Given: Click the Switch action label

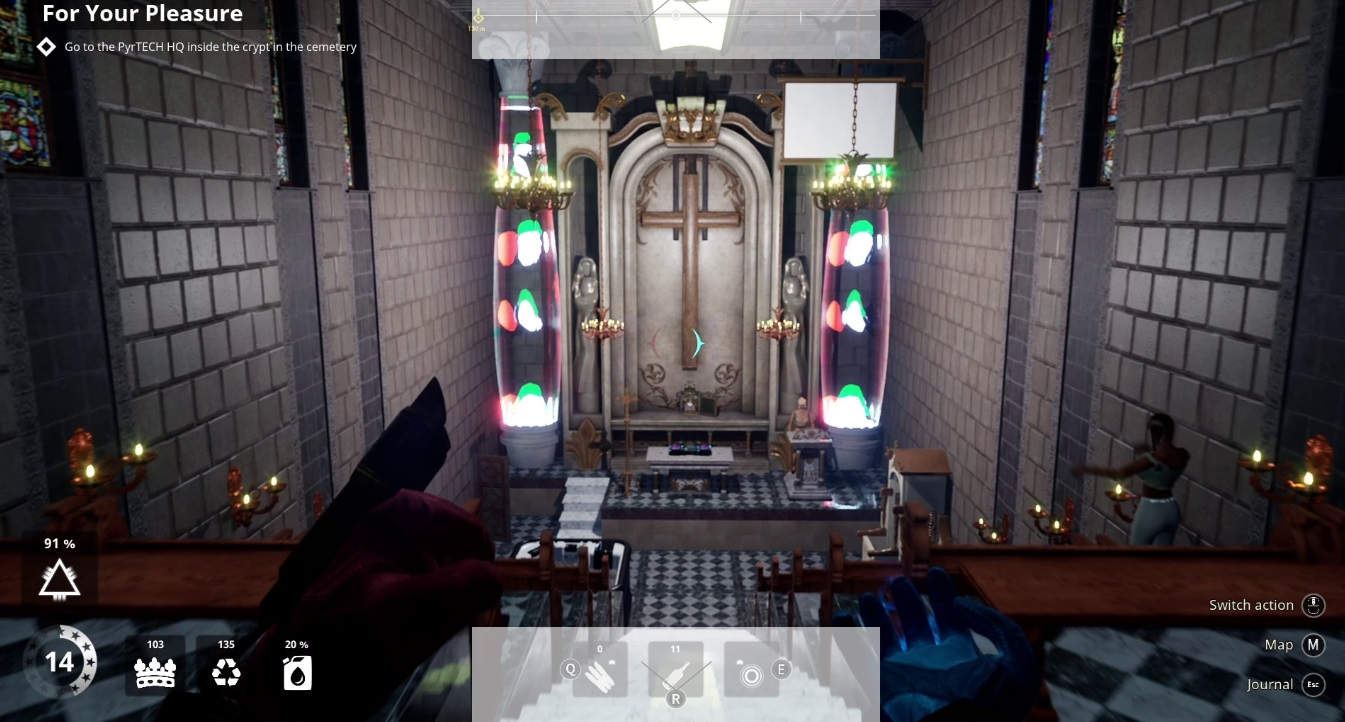Looking at the screenshot, I should click(x=1251, y=605).
